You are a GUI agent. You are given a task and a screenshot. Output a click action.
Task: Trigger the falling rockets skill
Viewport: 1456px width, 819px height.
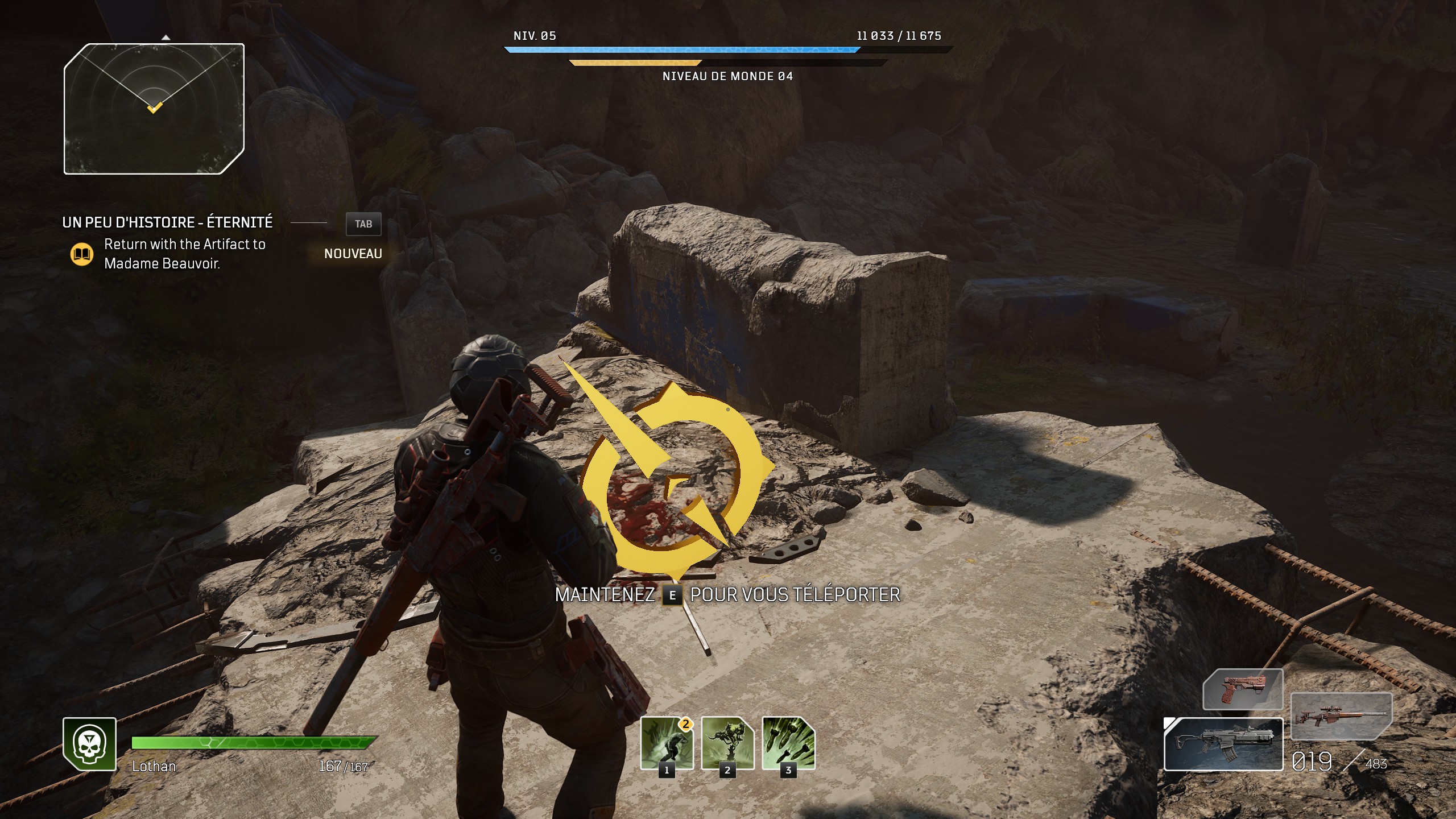pos(788,743)
